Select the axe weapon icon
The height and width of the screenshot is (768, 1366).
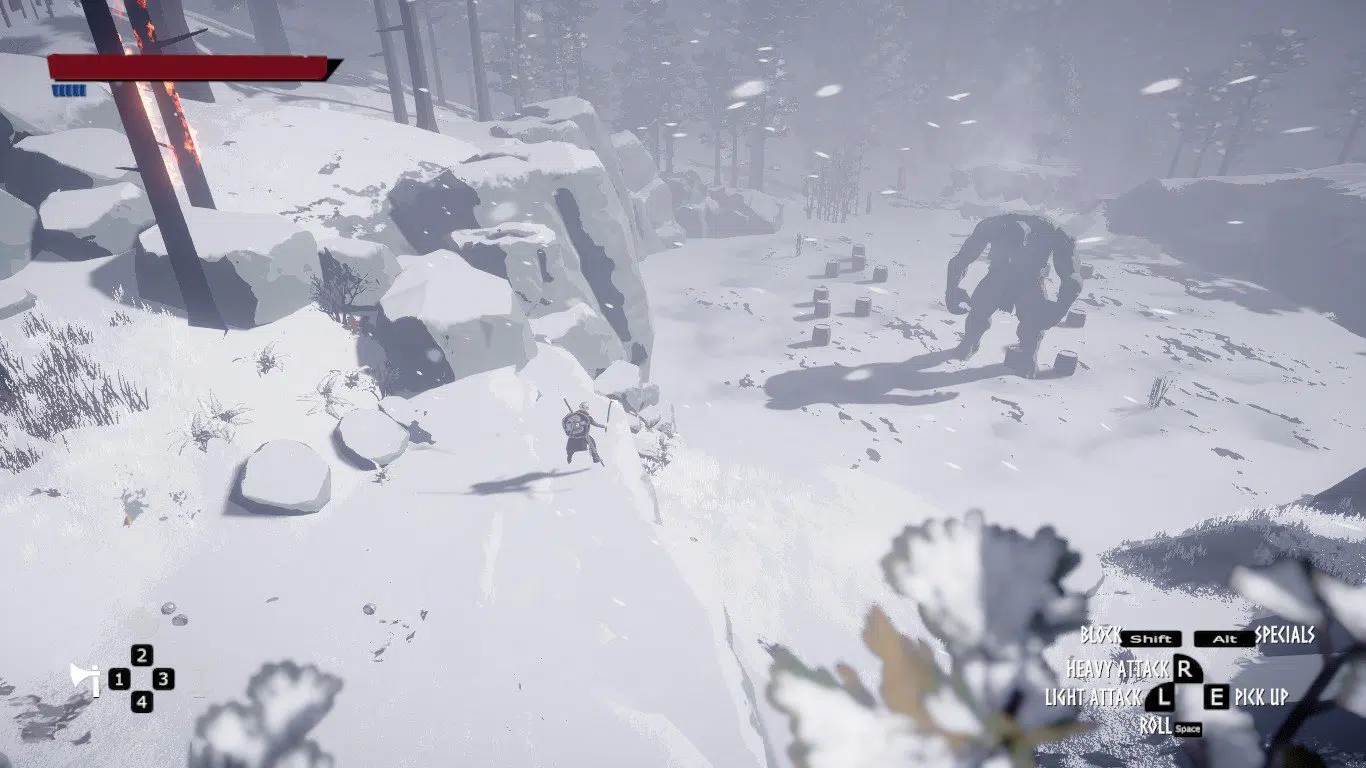tap(85, 679)
